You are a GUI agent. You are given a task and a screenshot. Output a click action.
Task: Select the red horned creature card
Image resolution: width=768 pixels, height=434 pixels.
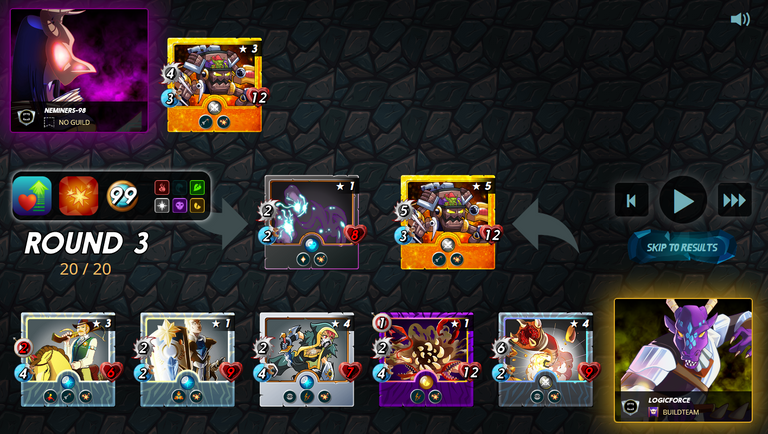pos(545,359)
